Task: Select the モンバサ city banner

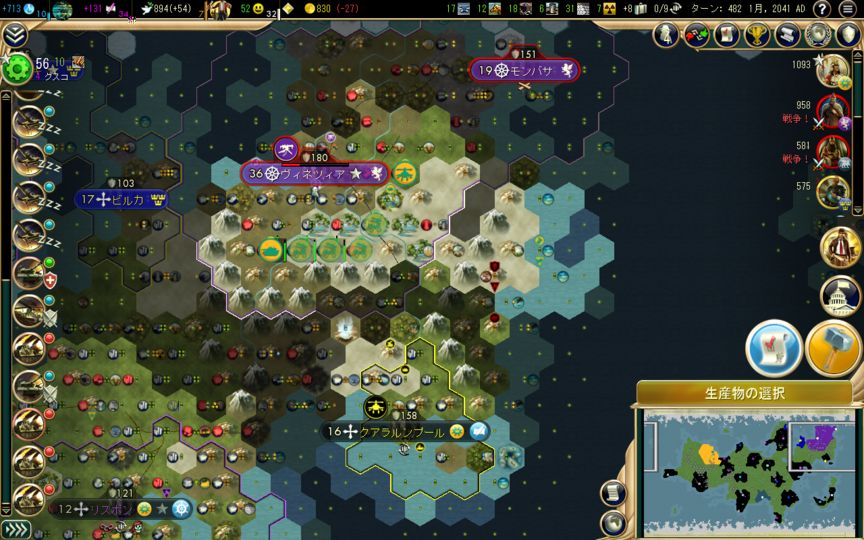Action: point(524,70)
